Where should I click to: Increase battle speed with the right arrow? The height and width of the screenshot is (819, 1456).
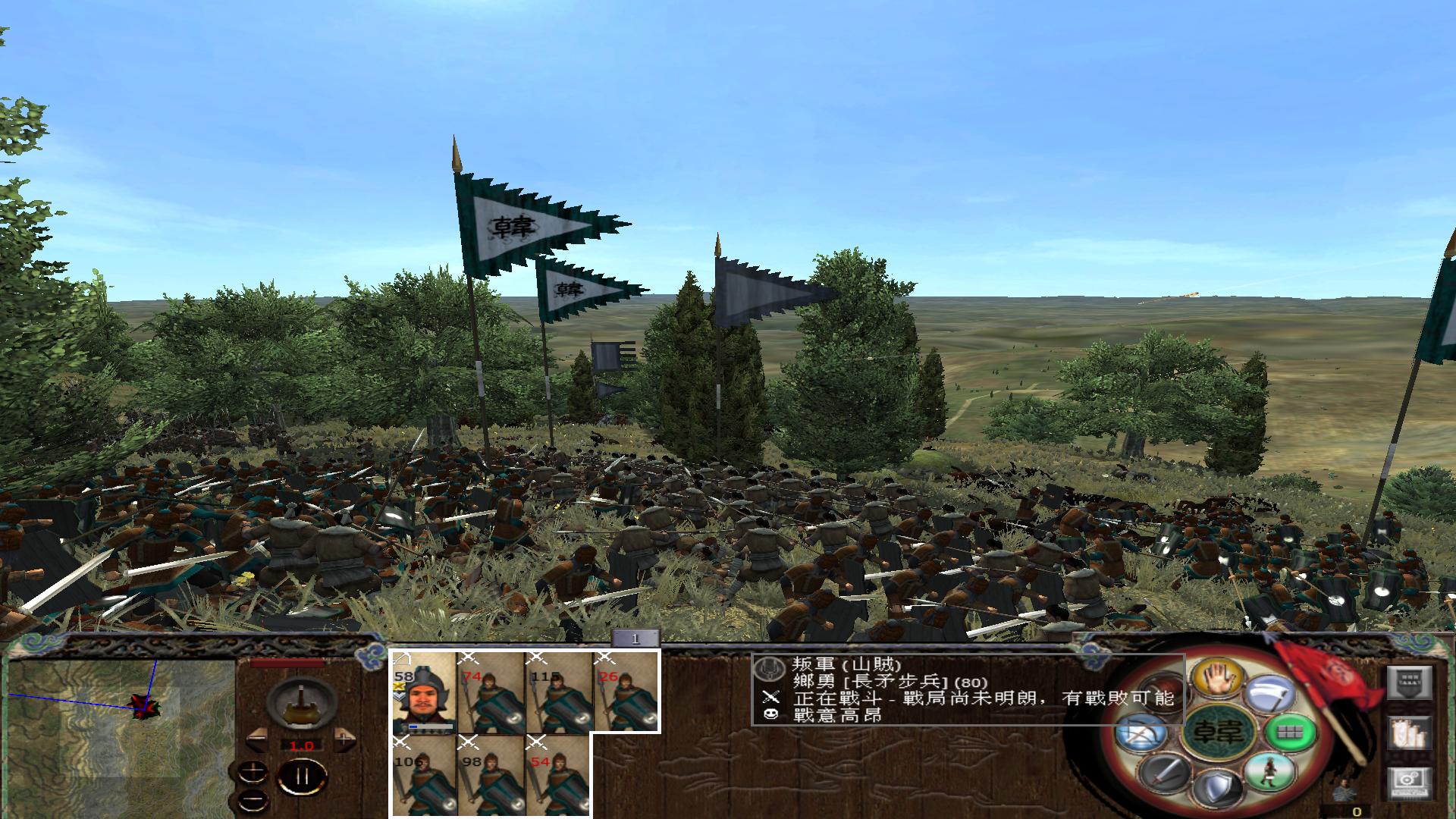tap(344, 739)
